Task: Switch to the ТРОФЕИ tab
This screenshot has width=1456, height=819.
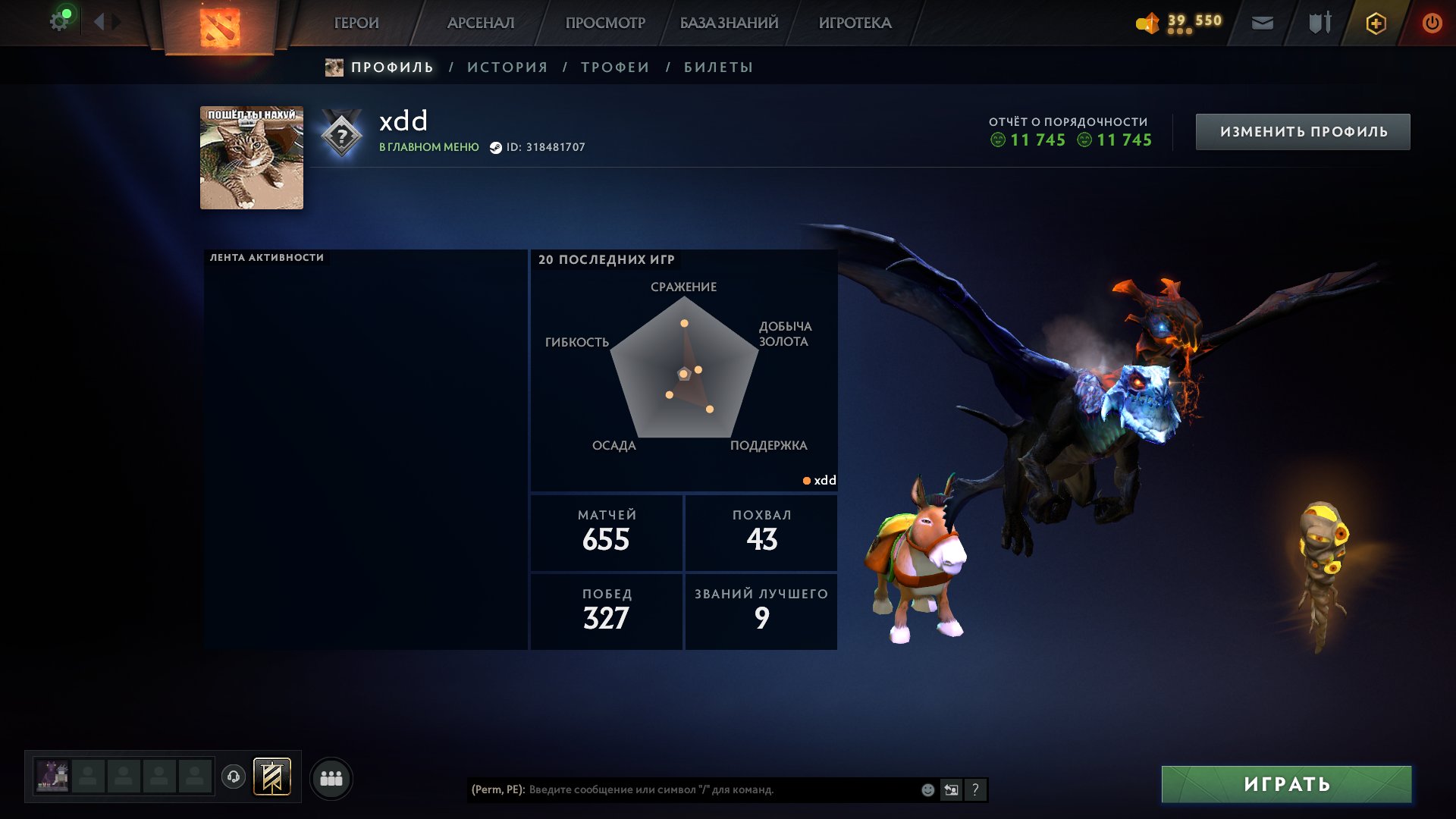Action: click(614, 67)
